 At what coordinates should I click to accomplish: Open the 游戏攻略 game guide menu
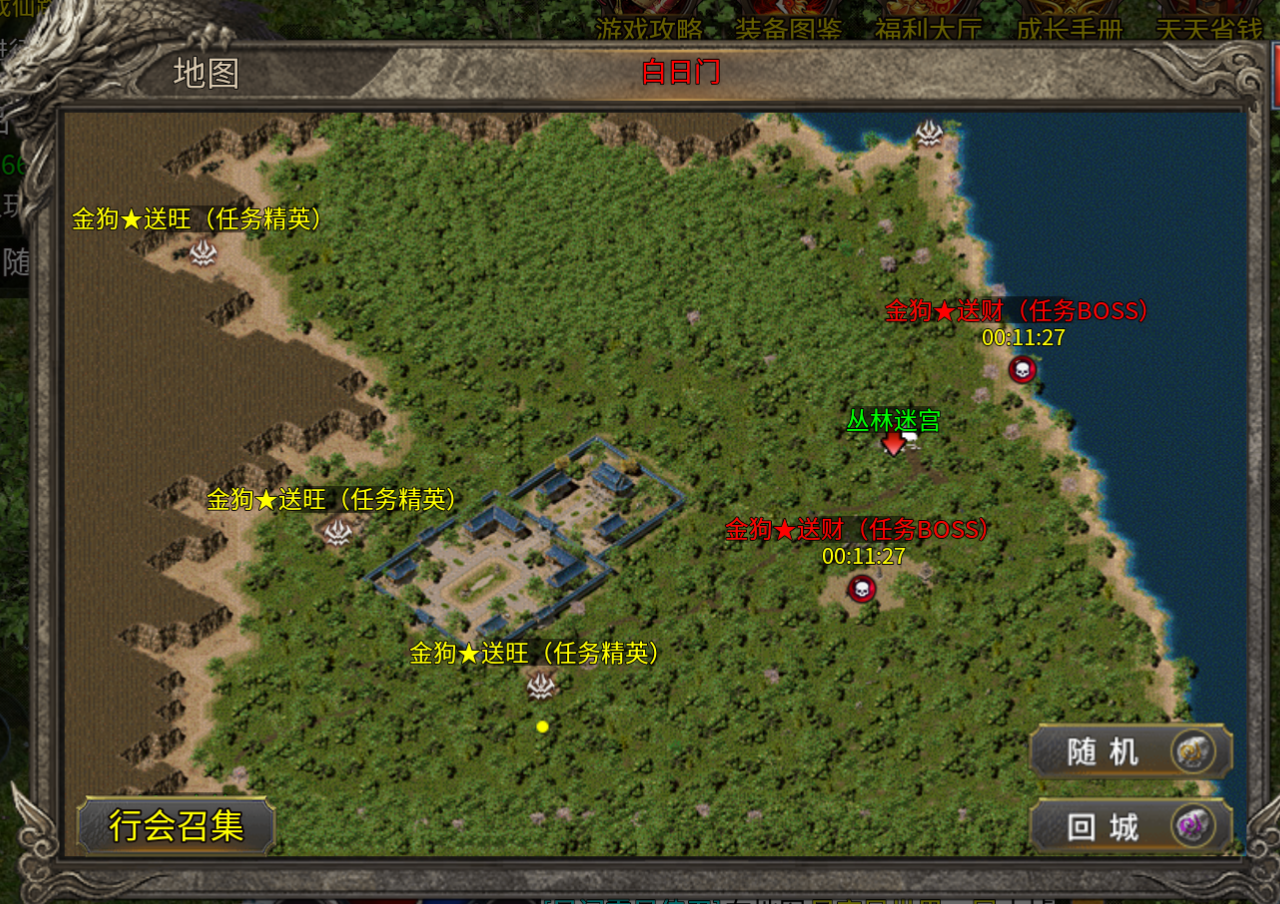[650, 27]
